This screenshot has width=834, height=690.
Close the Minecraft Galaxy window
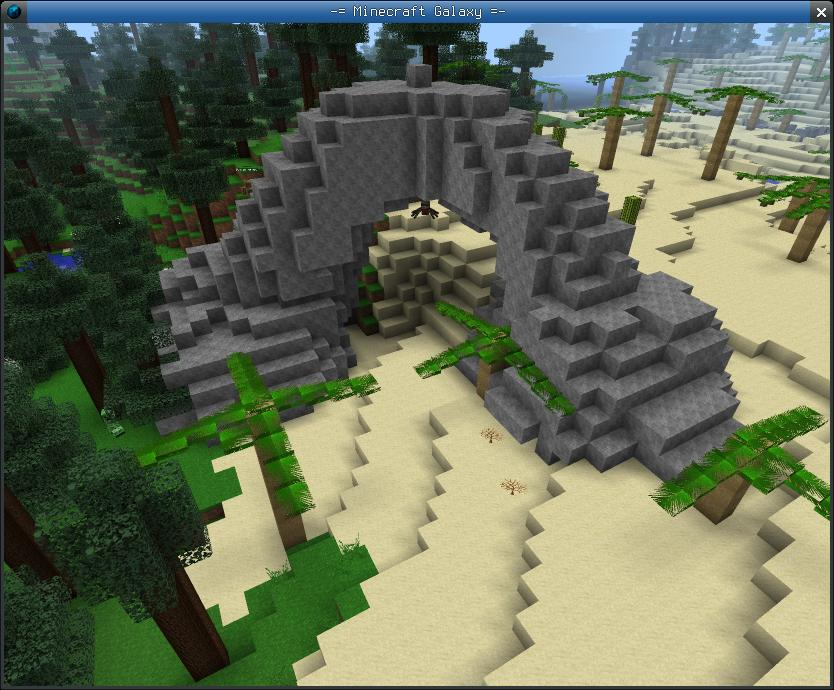820,11
